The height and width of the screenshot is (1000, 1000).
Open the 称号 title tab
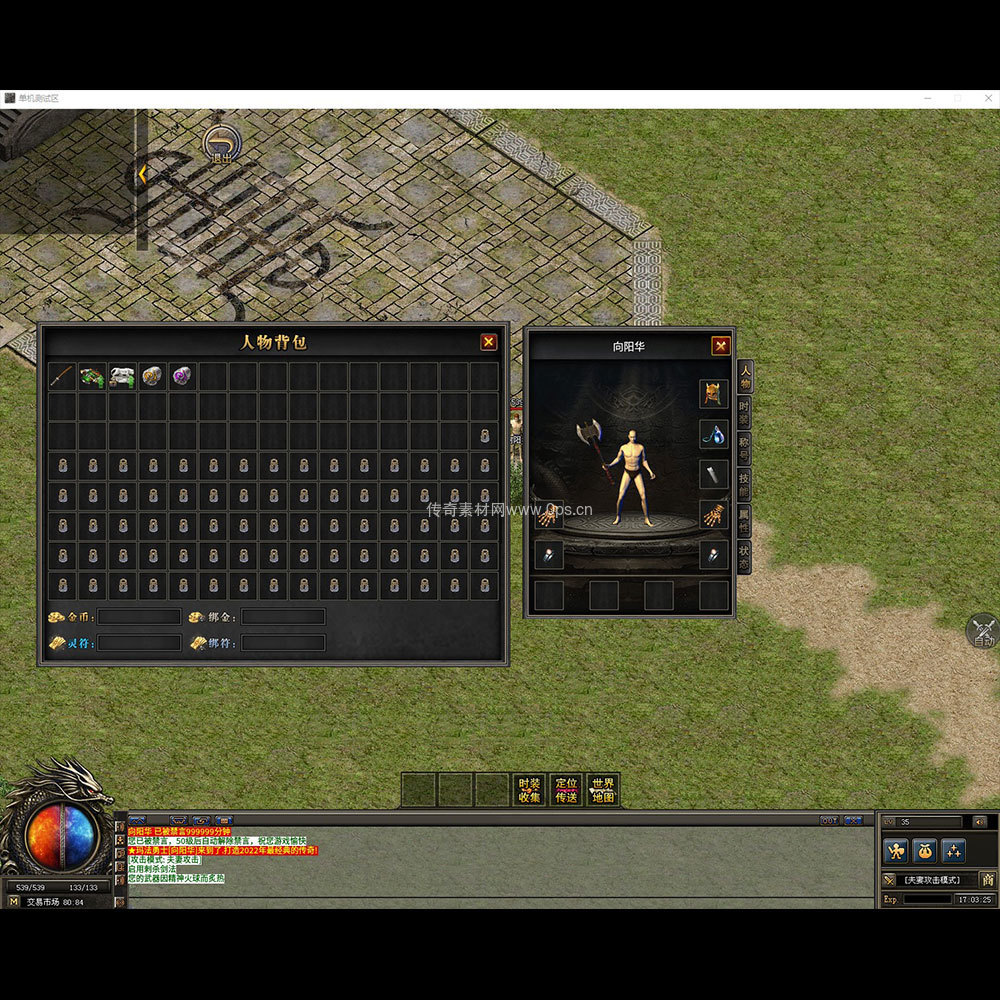[744, 446]
